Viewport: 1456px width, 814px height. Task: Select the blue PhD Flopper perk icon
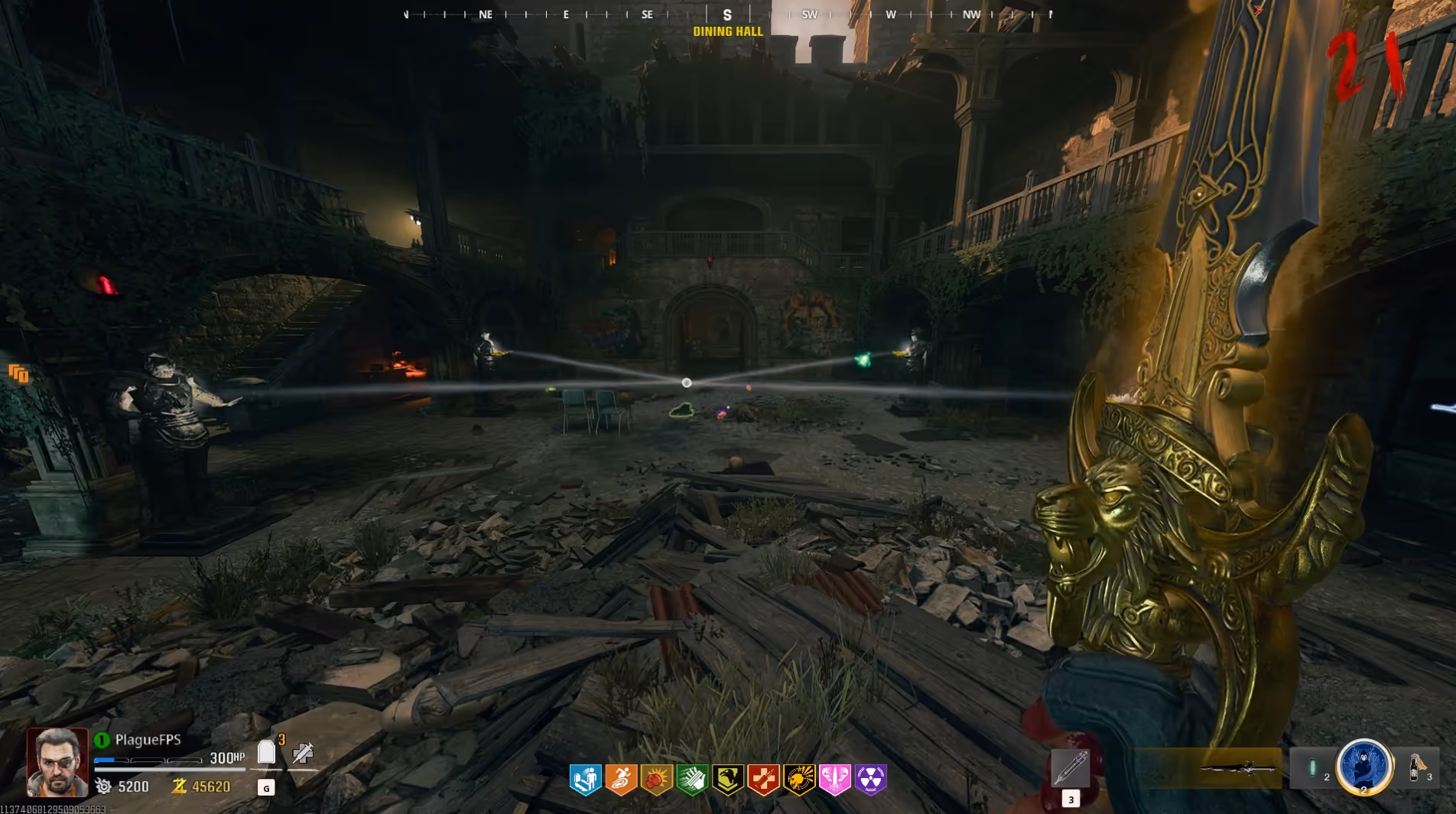click(x=586, y=780)
